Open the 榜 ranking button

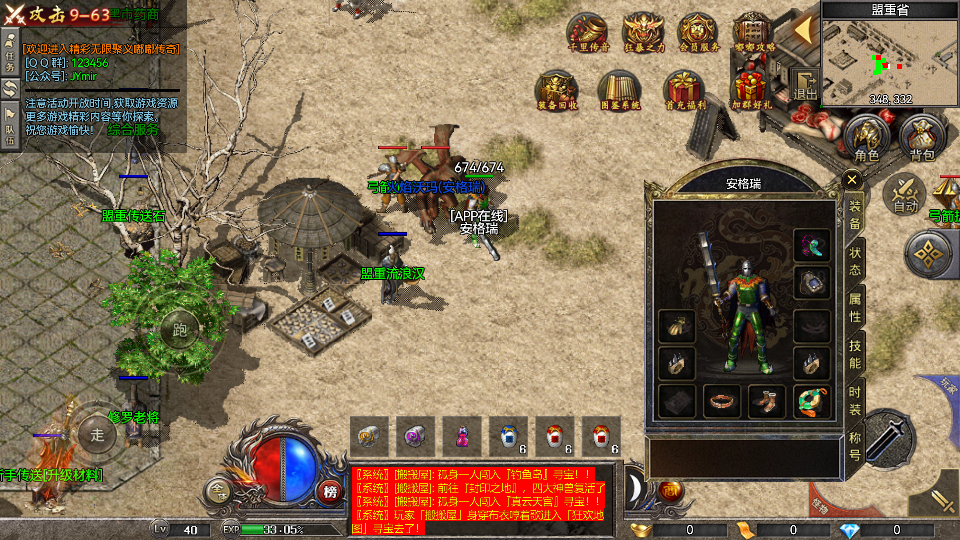[x=330, y=491]
